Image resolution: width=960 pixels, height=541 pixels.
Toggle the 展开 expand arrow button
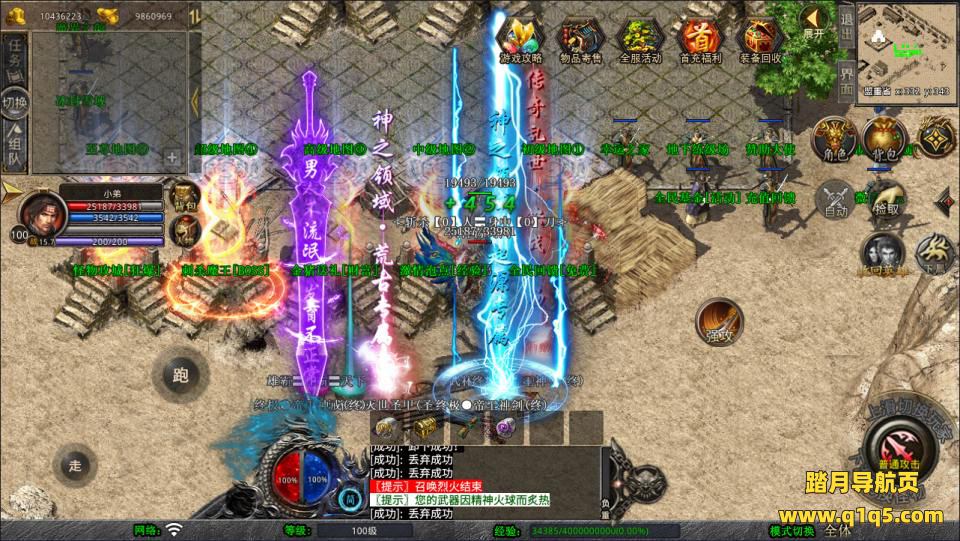tap(815, 20)
